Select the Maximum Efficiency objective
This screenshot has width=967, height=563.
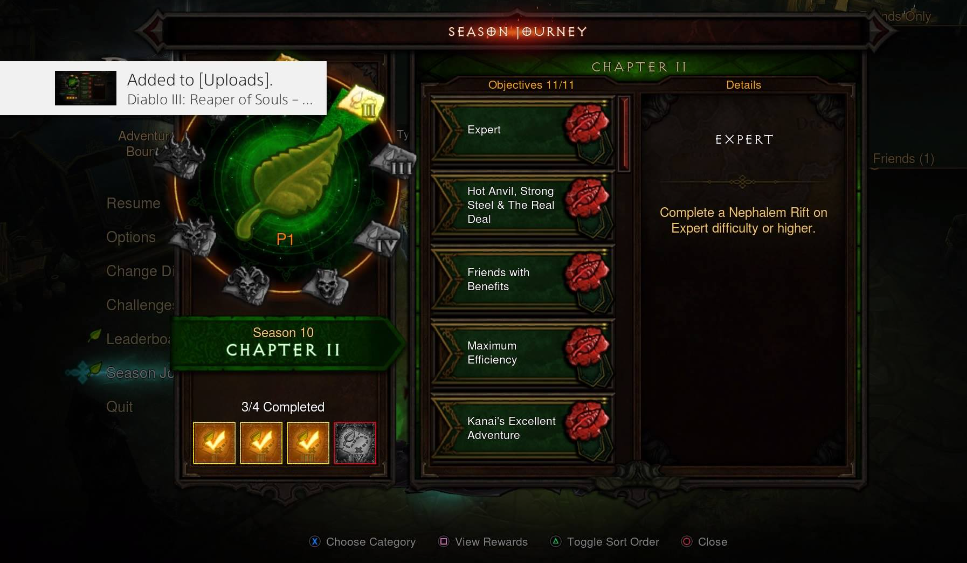pos(522,353)
